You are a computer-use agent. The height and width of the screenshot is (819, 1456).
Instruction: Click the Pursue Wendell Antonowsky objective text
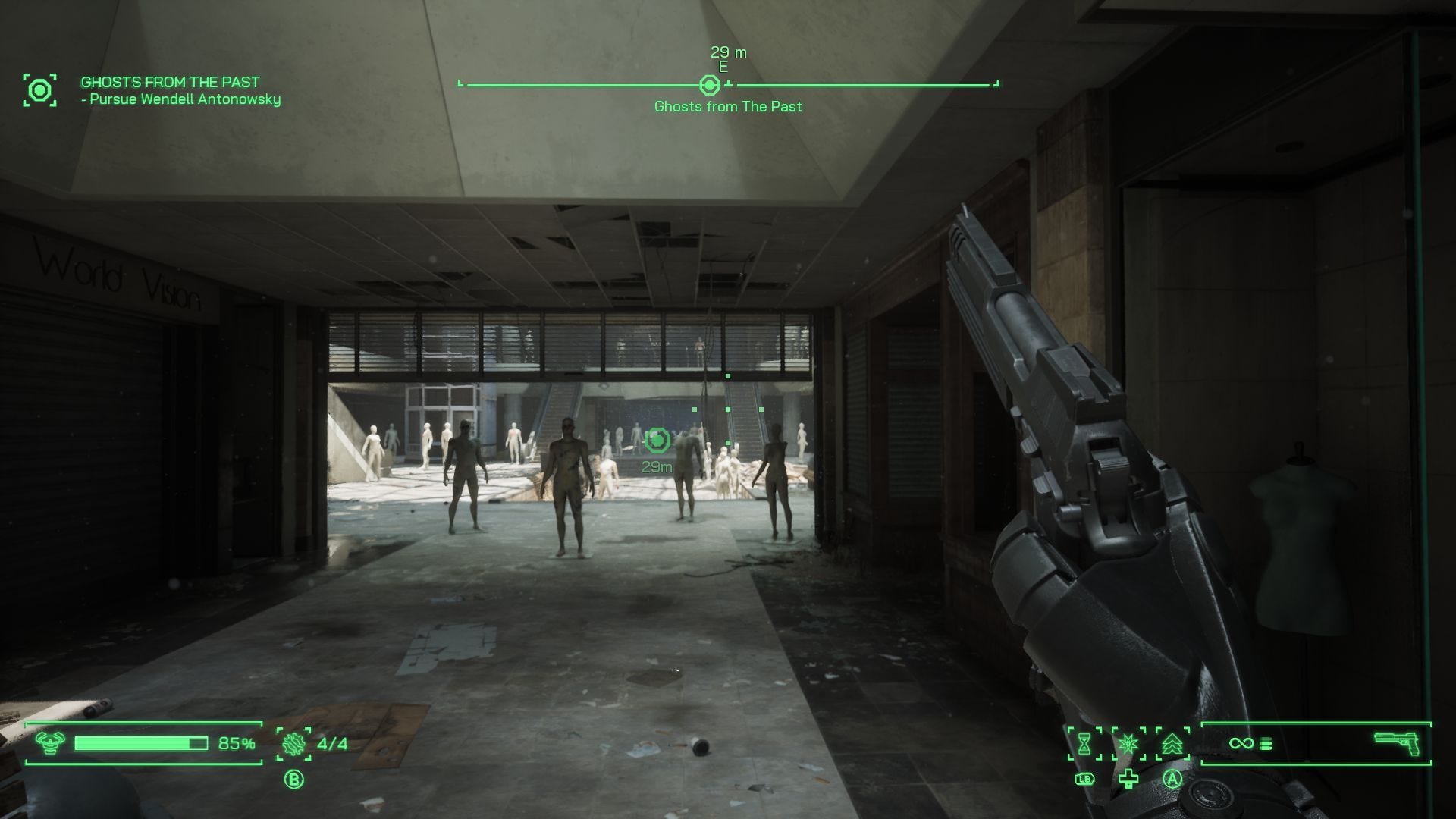click(x=180, y=99)
